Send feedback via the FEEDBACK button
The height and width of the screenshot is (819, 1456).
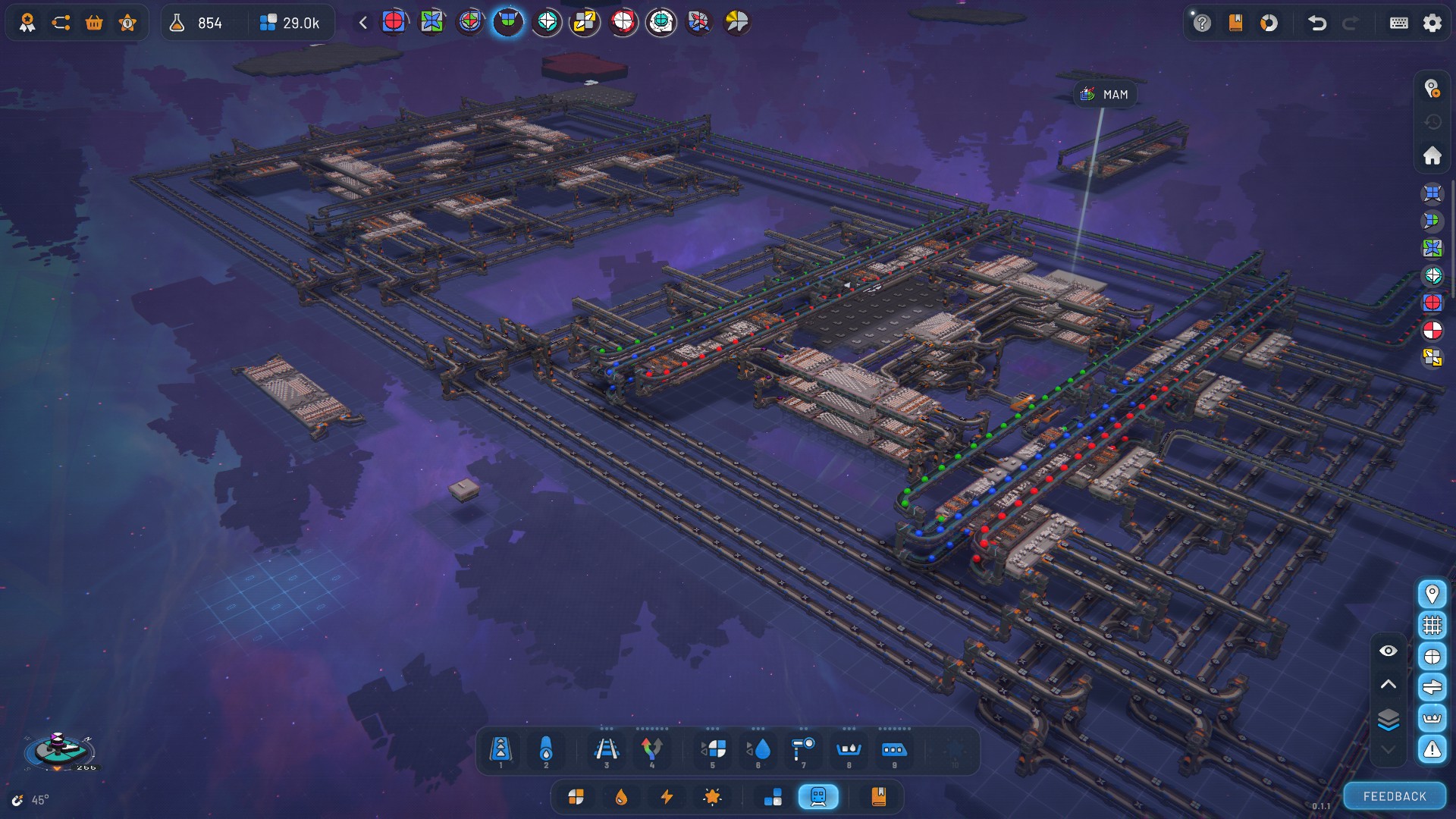point(1394,796)
